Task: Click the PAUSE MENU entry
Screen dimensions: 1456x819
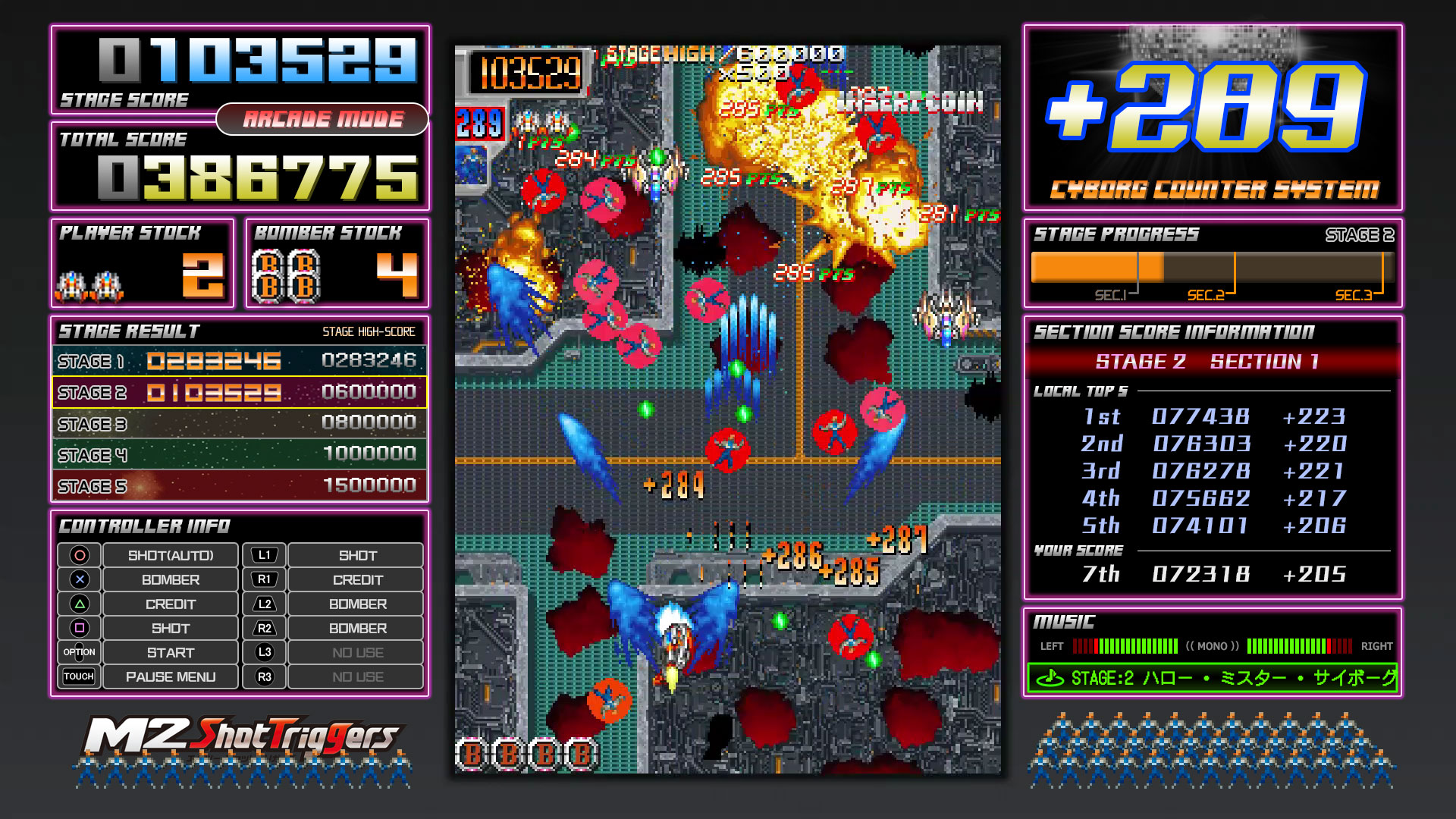Action: (170, 676)
